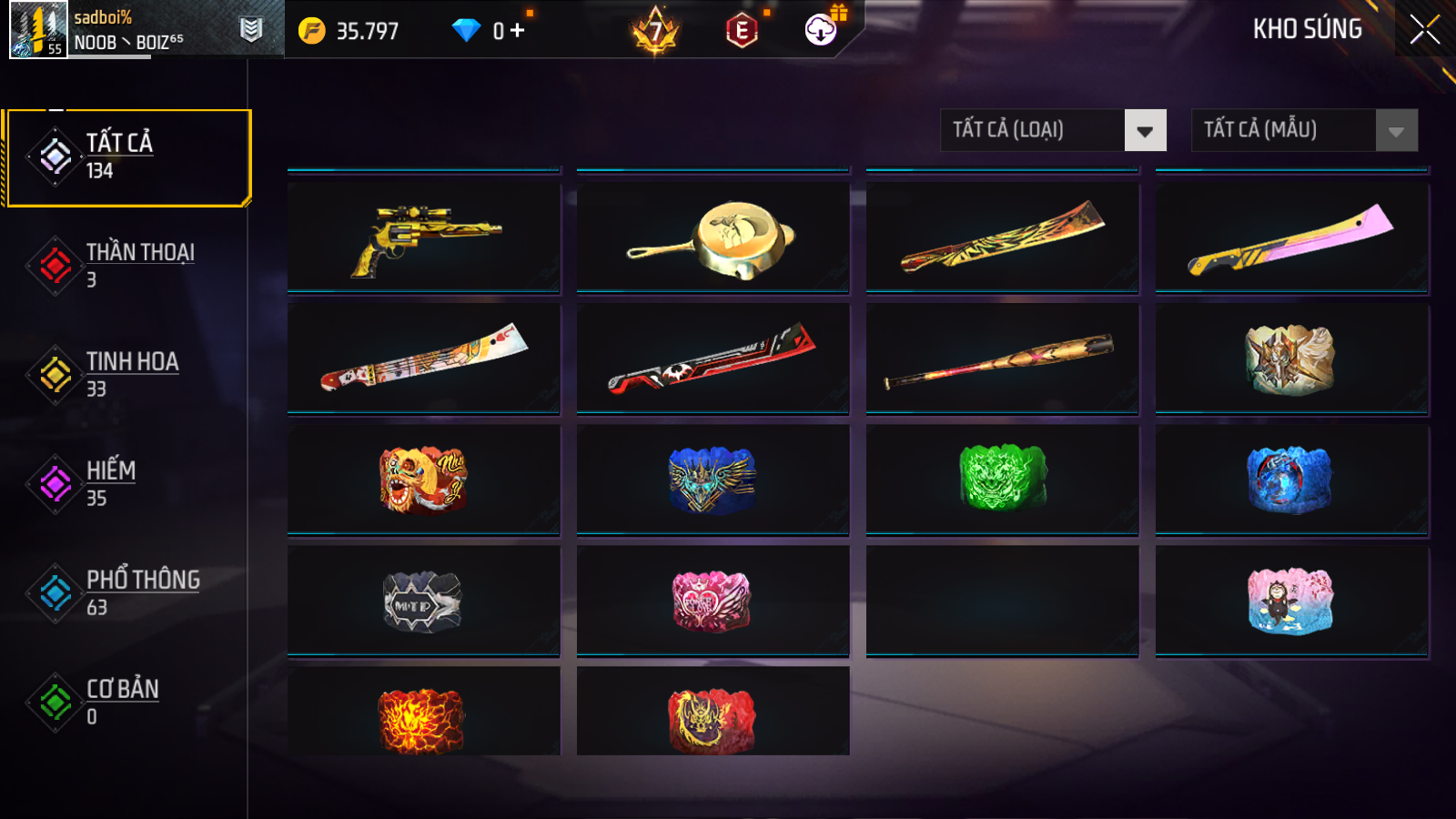This screenshot has height=819, width=1456.
Task: Choose the pink-bladed machete skin
Action: point(1291,238)
